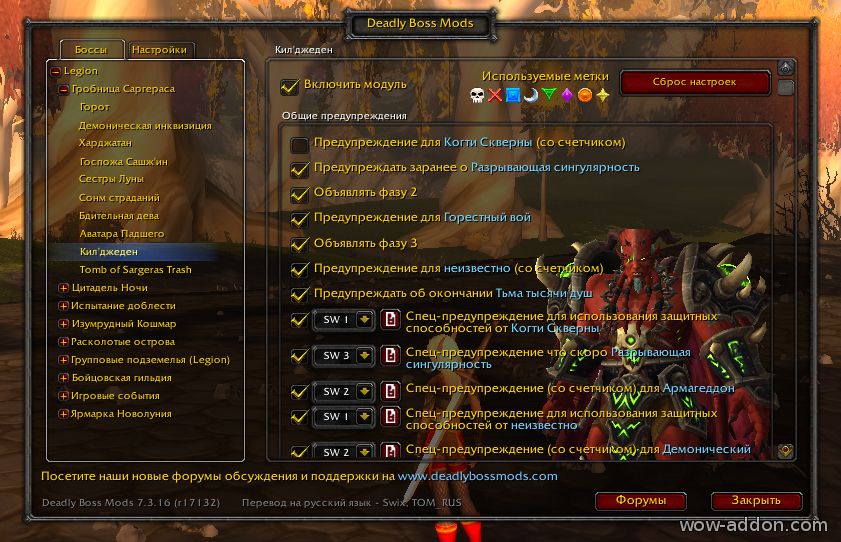
Task: Open the Боссы tab
Action: point(91,49)
